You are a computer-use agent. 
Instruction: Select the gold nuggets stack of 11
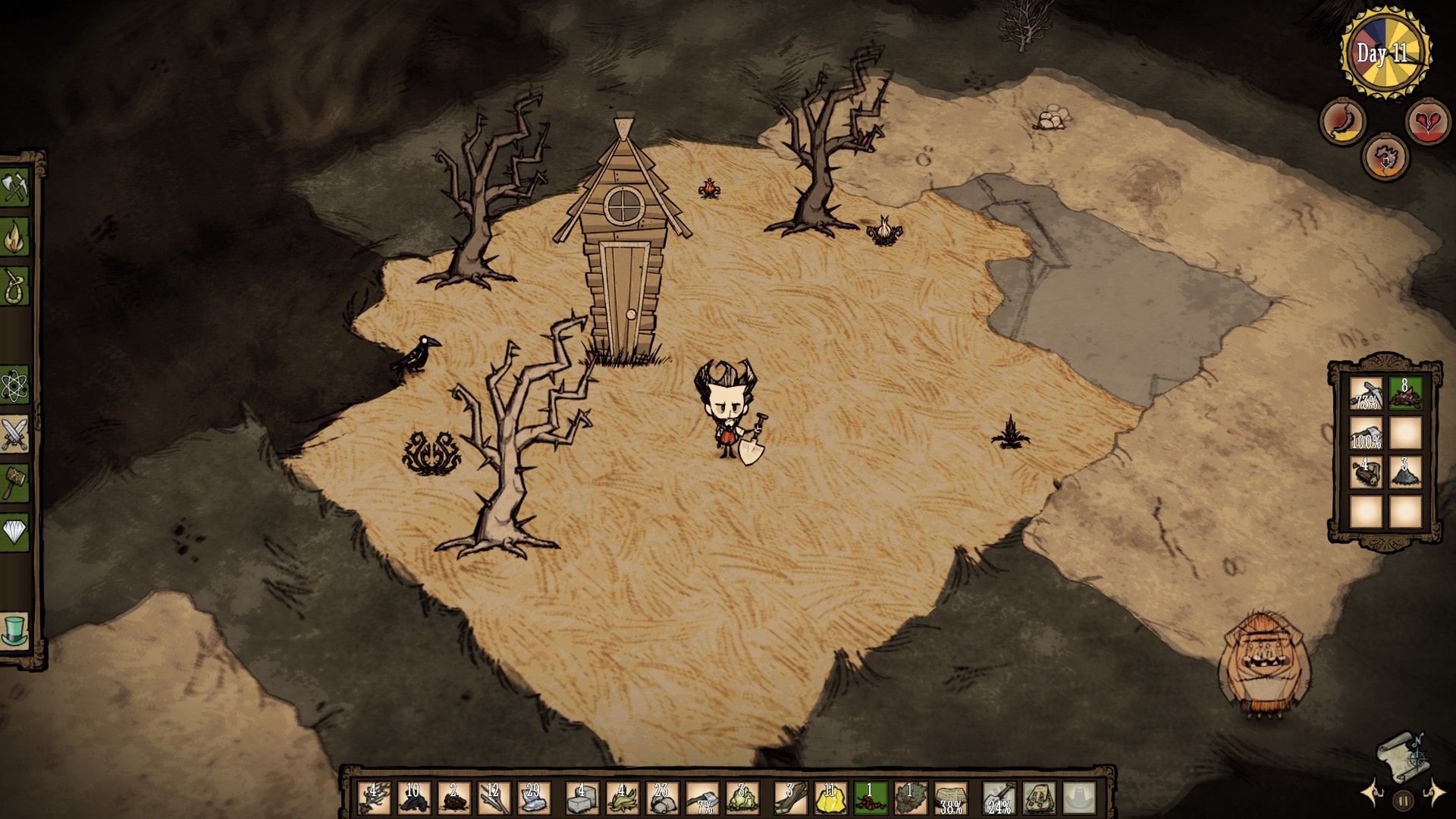[x=830, y=798]
